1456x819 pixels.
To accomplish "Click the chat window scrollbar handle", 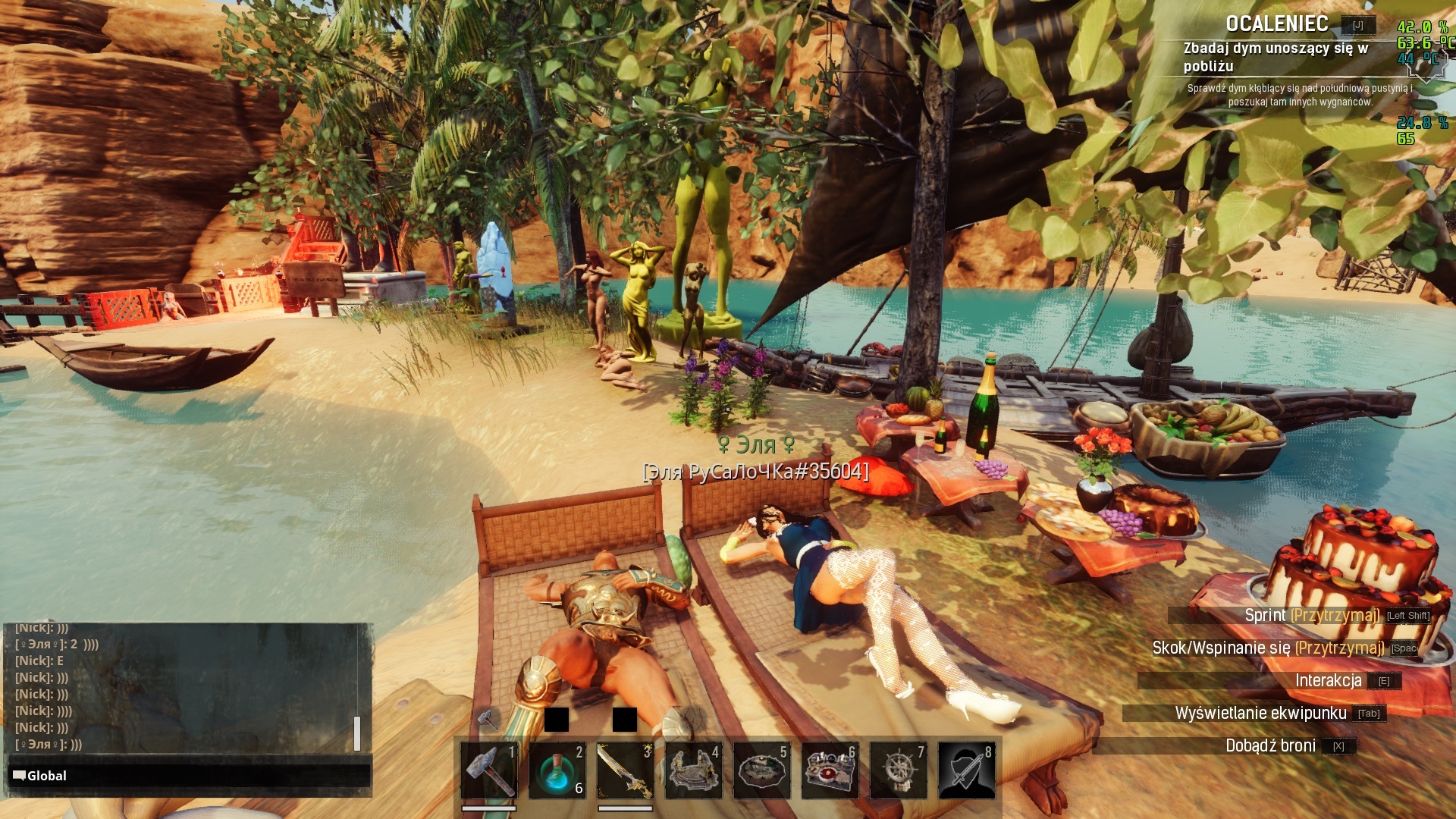I will point(357,733).
